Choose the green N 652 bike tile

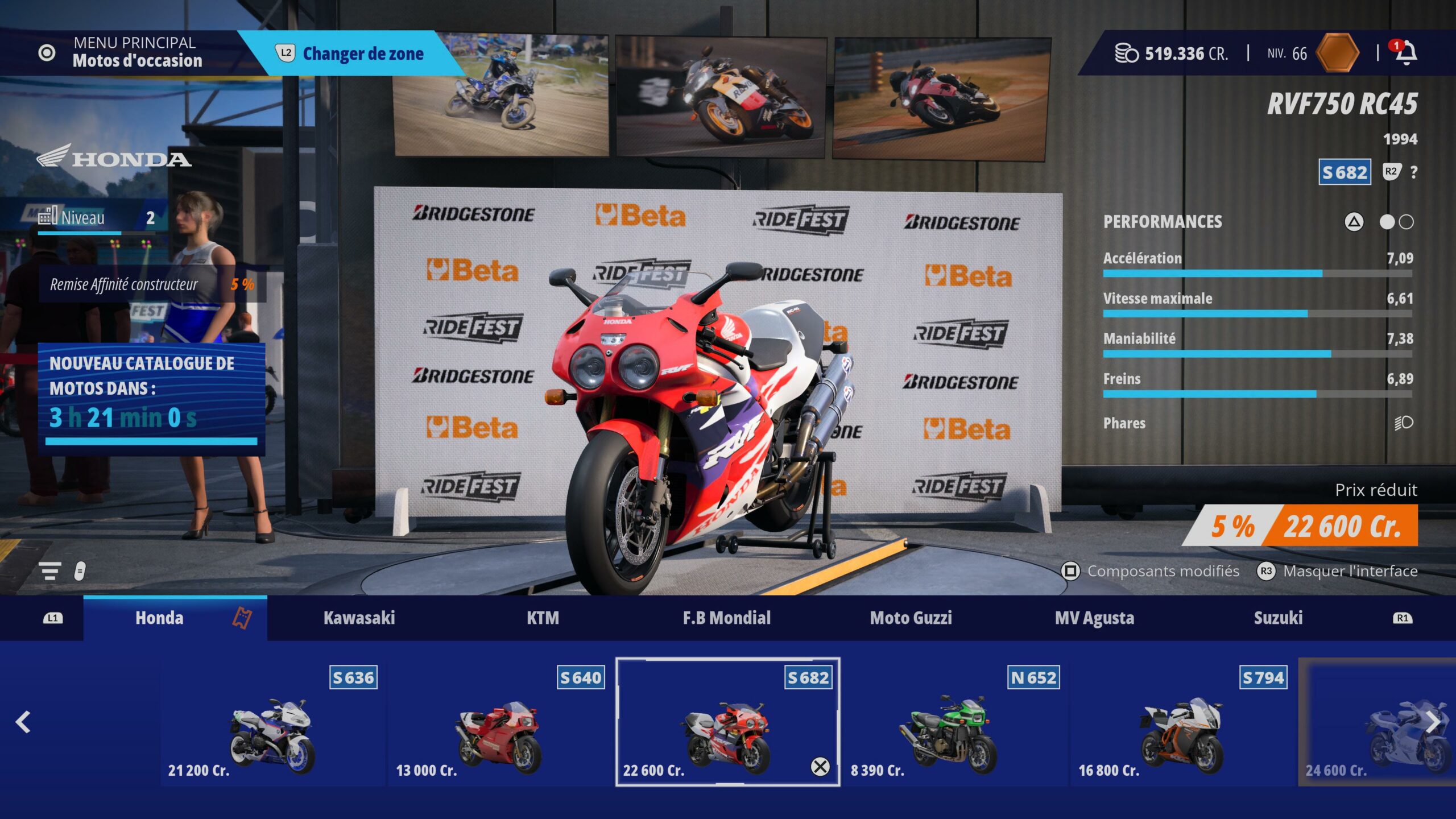coord(954,722)
